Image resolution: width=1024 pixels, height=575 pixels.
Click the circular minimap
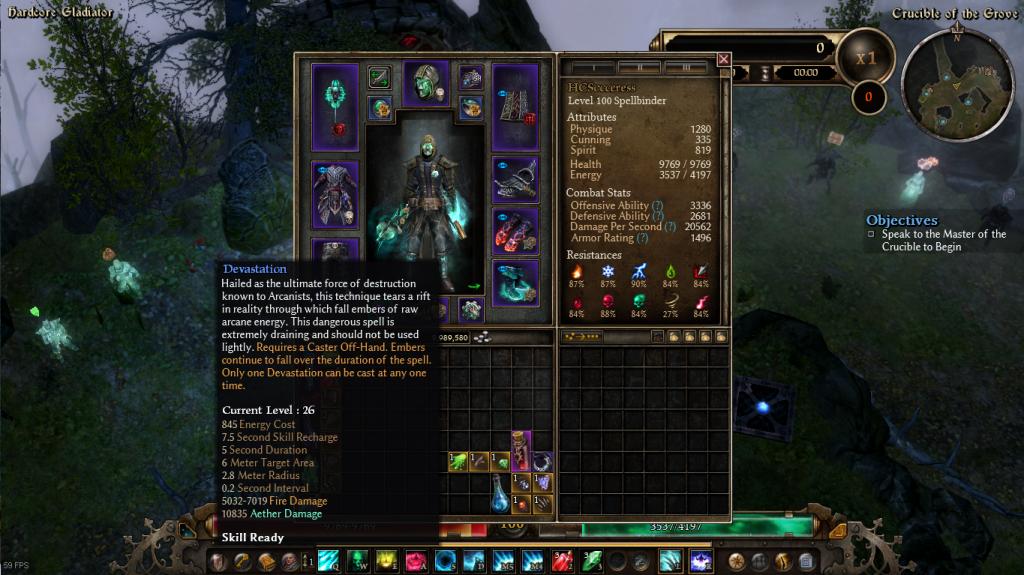957,81
